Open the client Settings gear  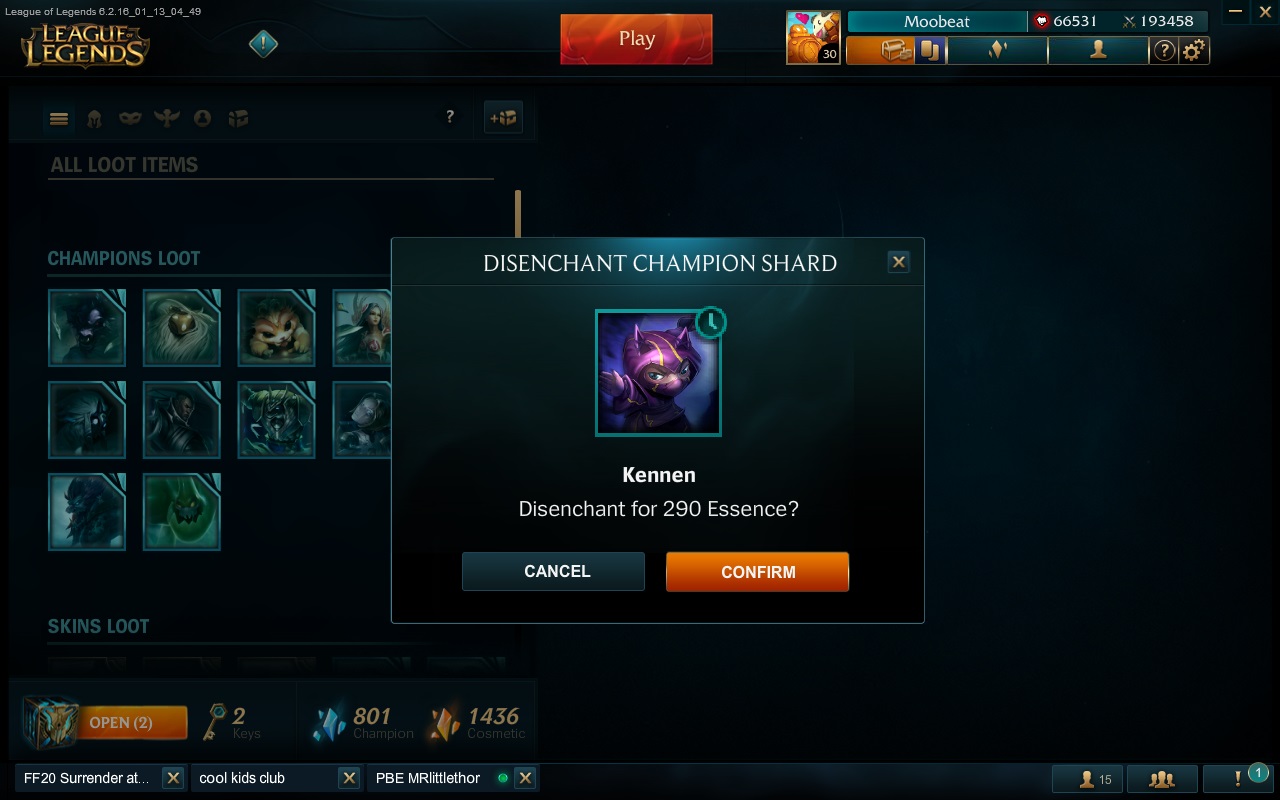(x=1192, y=50)
